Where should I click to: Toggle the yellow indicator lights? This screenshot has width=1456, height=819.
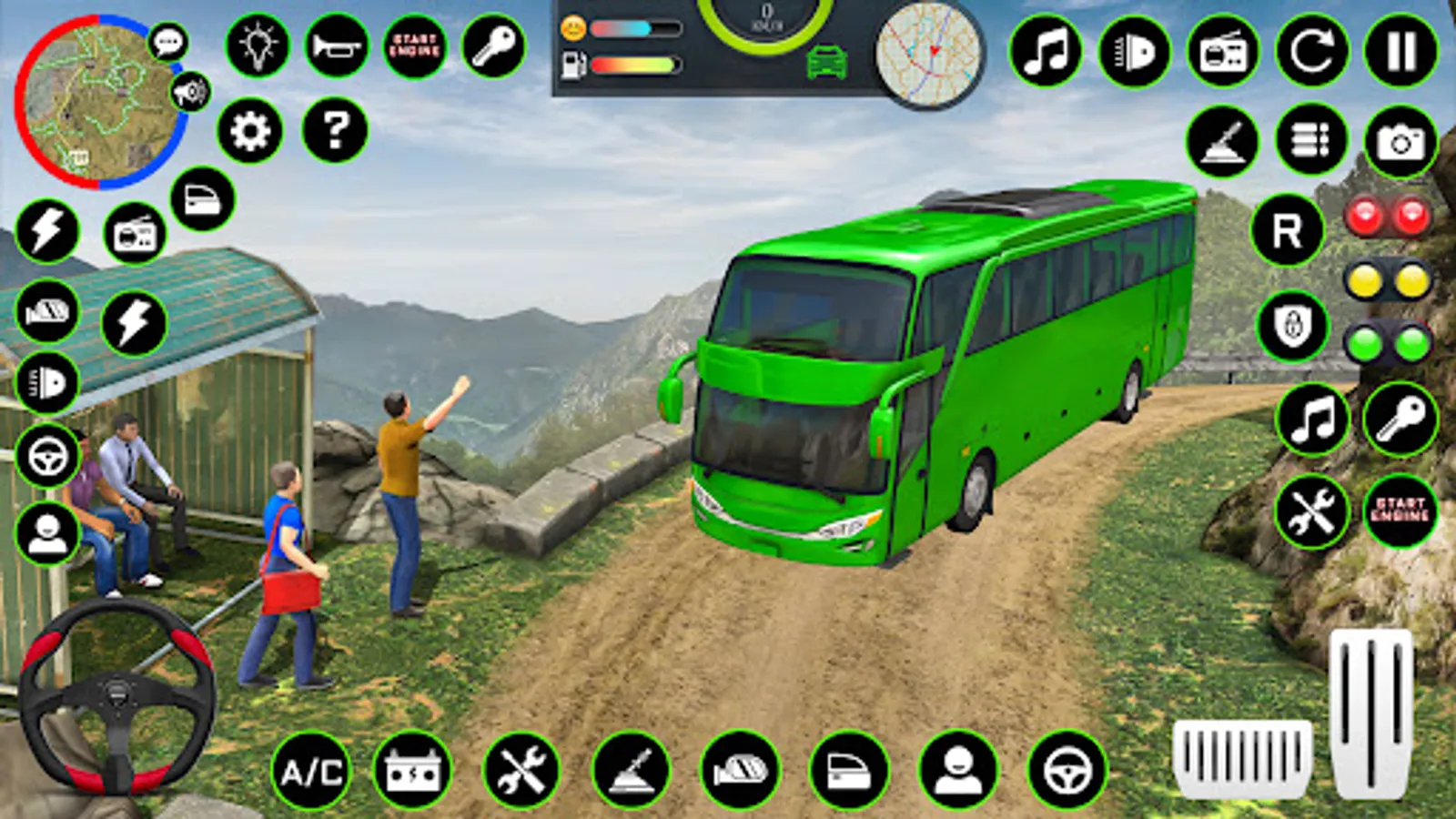(1388, 281)
